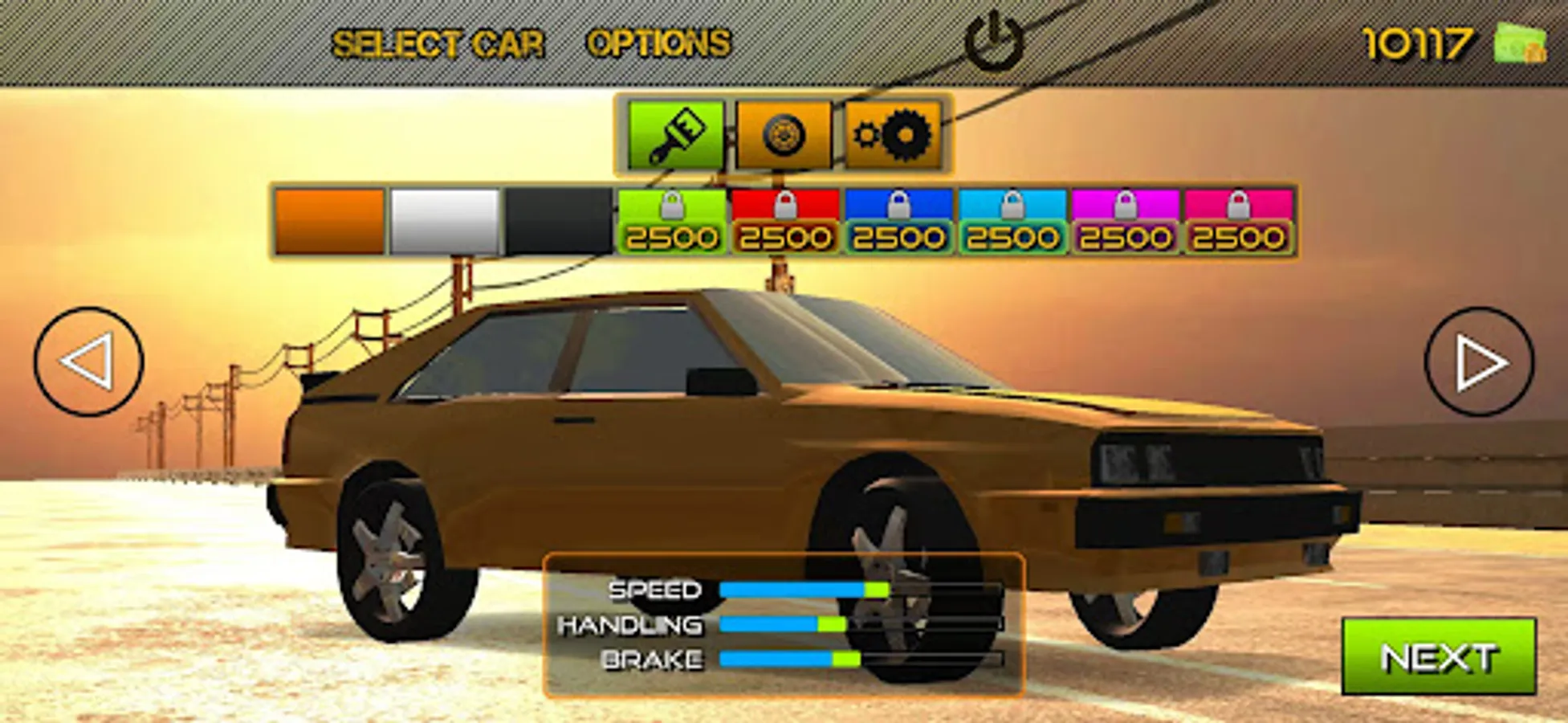Click the SPEED stat bar

pos(803,590)
